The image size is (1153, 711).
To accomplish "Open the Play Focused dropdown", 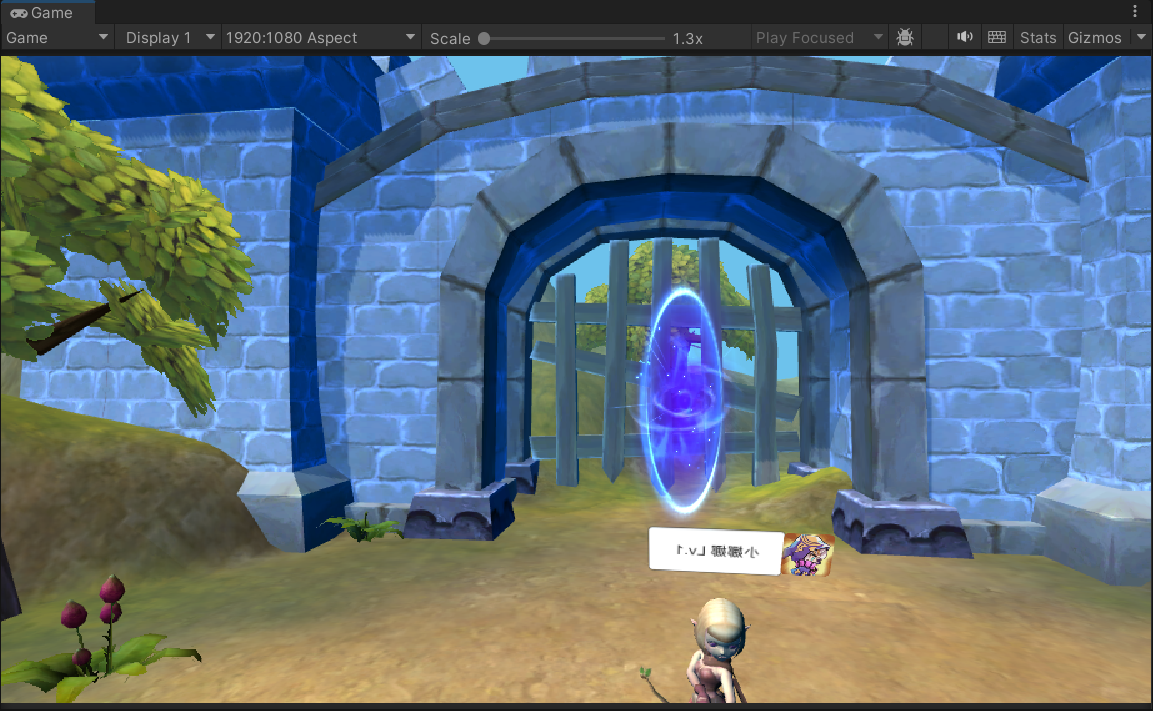I will click(x=819, y=38).
